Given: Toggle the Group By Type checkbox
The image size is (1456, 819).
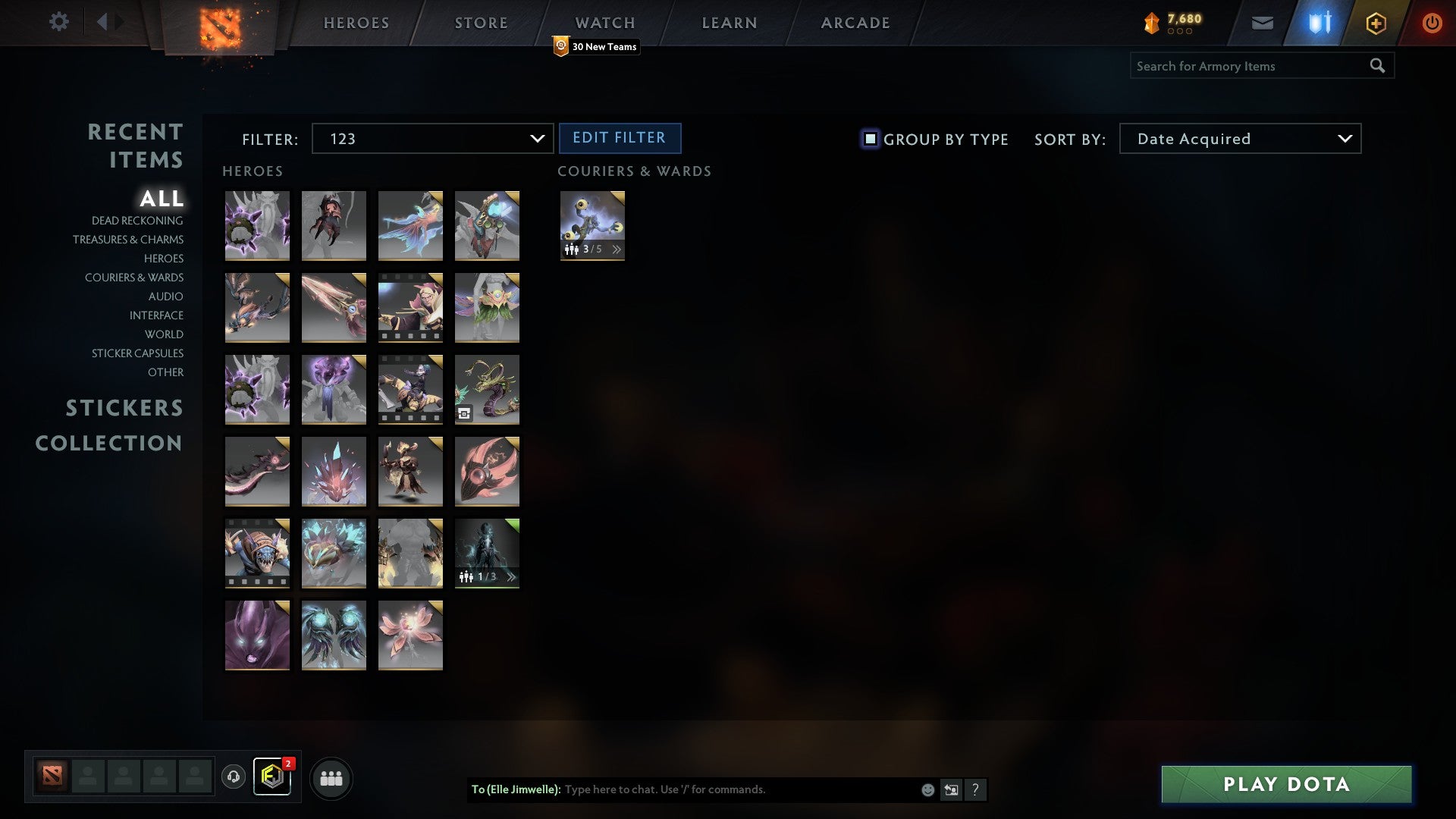Looking at the screenshot, I should tap(869, 139).
